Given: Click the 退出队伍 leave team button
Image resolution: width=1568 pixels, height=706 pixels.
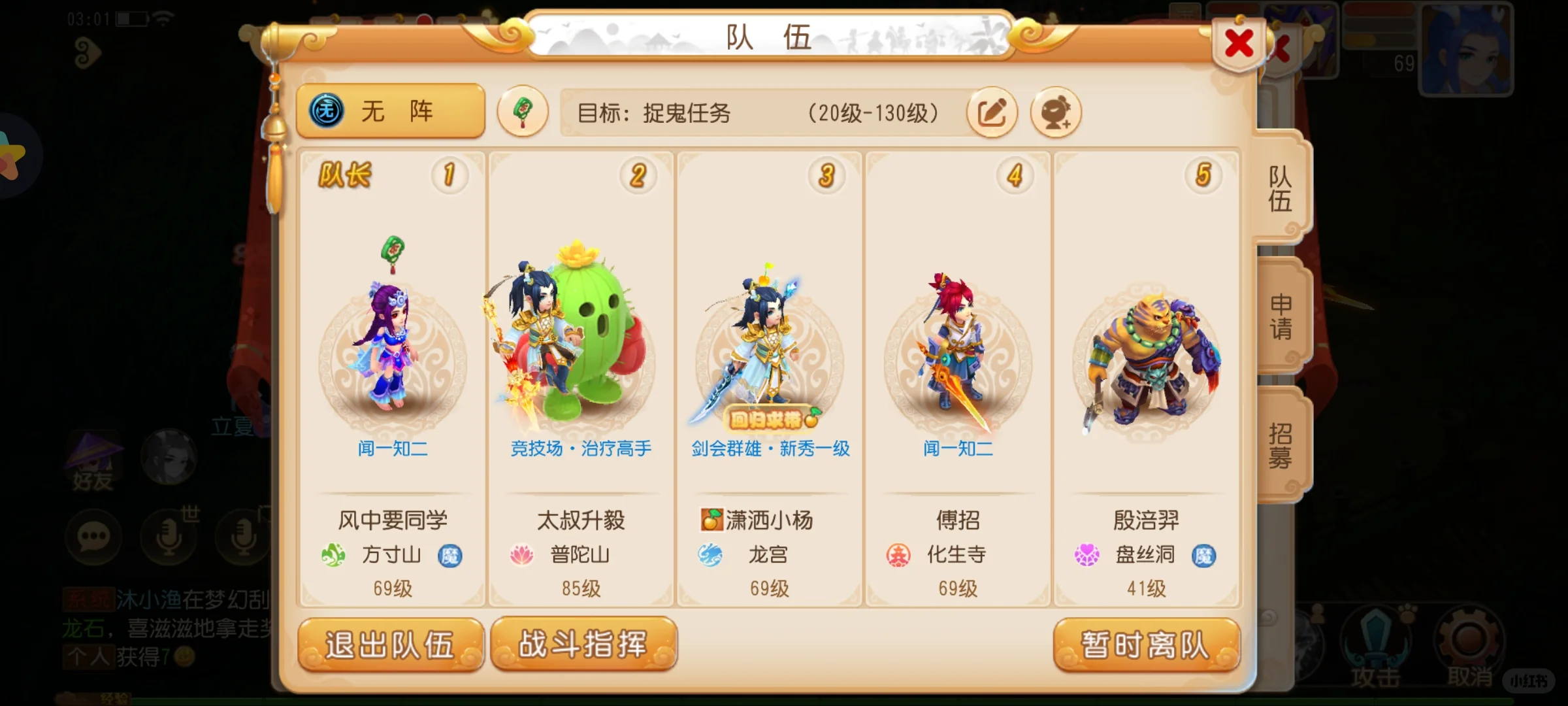Looking at the screenshot, I should (392, 645).
